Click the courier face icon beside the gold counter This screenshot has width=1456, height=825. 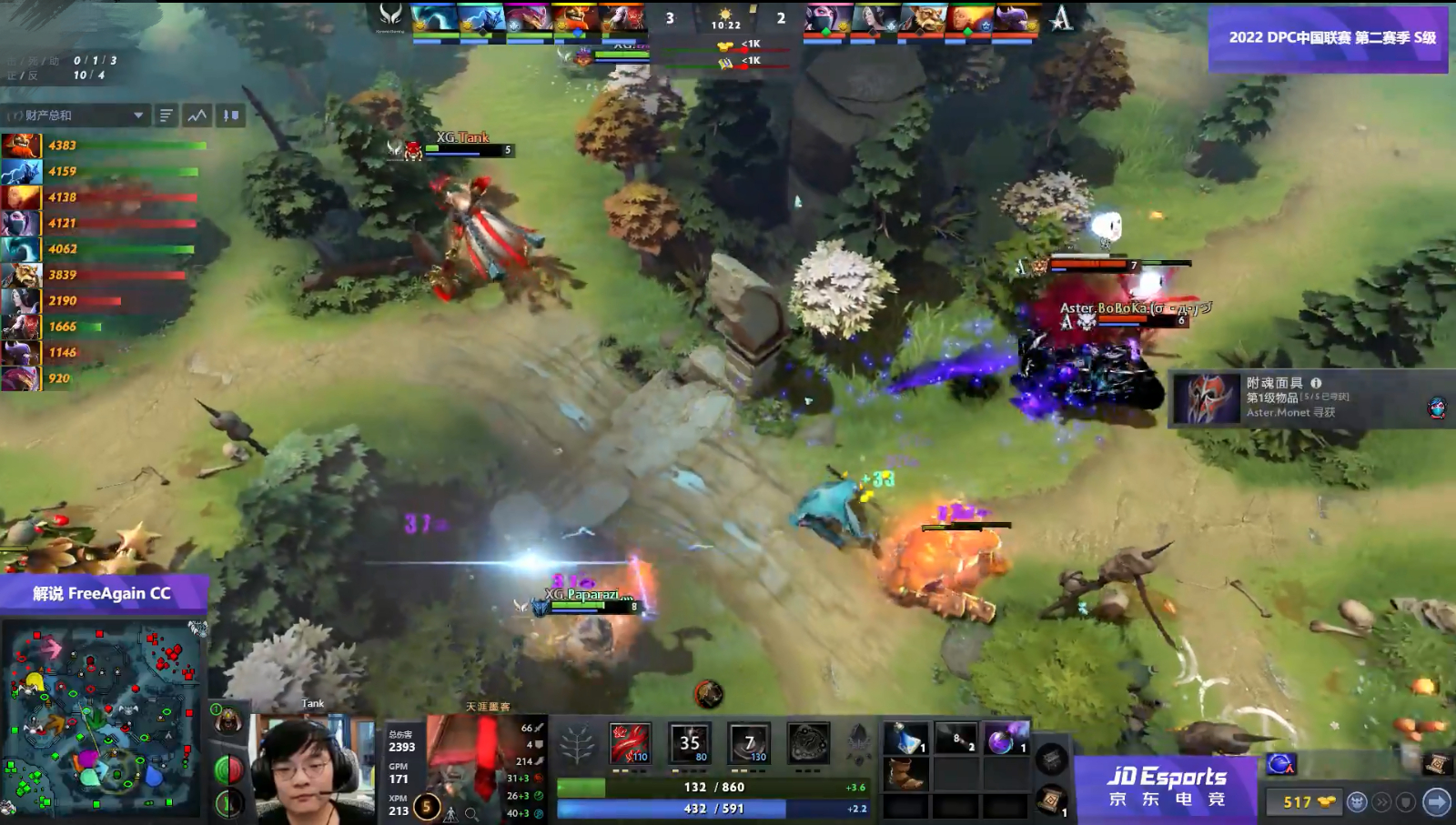point(1358,801)
